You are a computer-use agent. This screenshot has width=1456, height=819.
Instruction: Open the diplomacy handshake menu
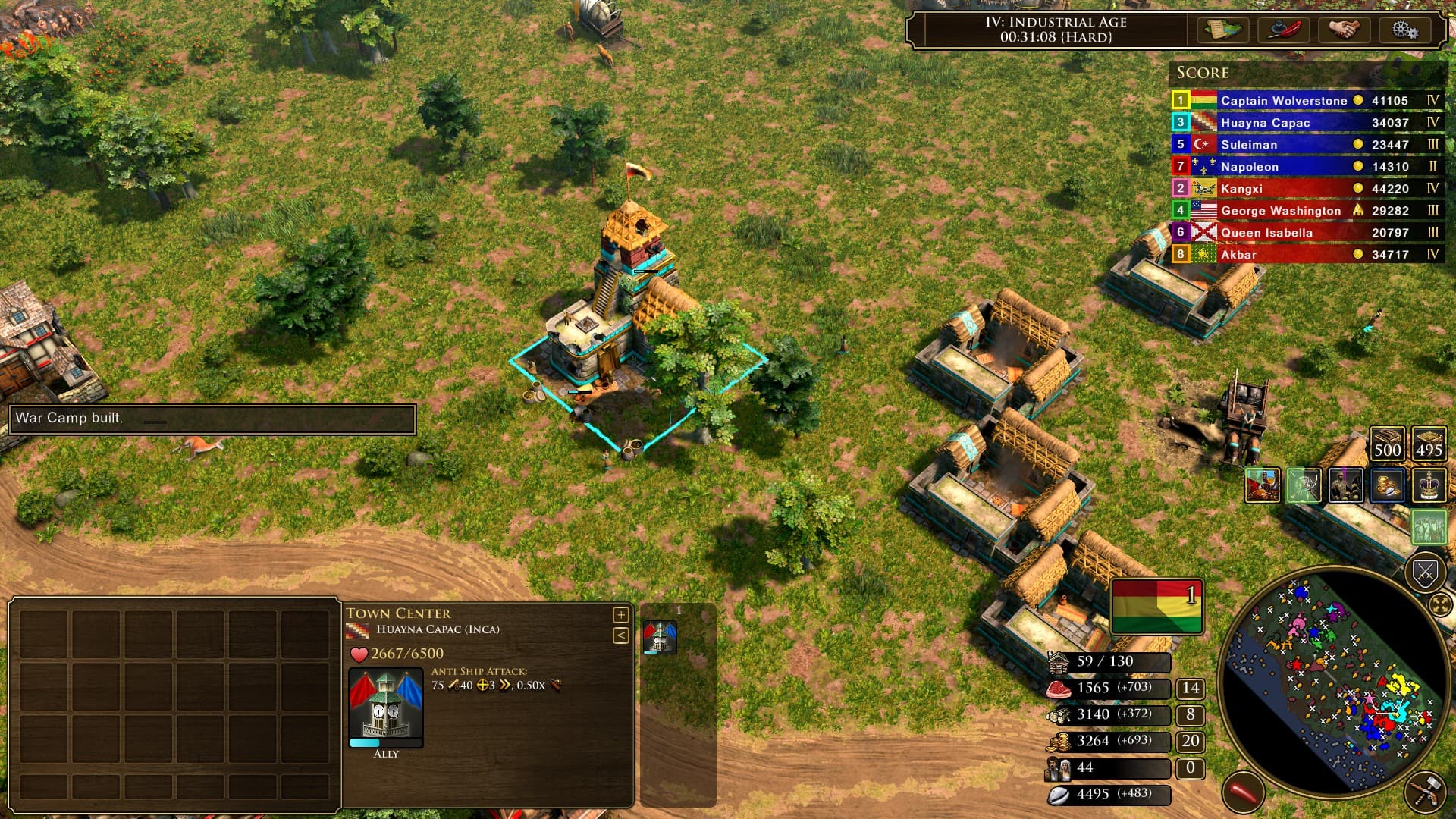click(x=1345, y=30)
